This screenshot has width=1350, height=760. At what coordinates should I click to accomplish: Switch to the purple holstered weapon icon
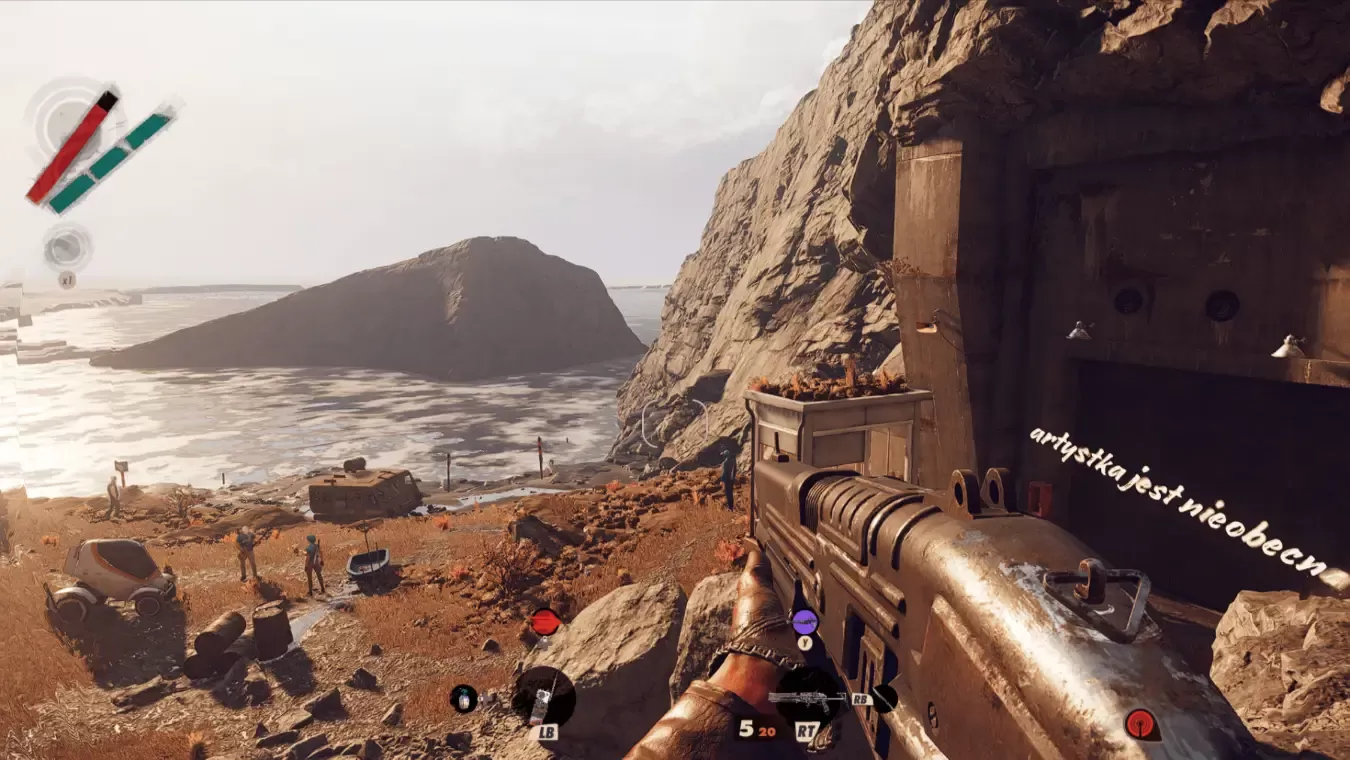tap(805, 622)
